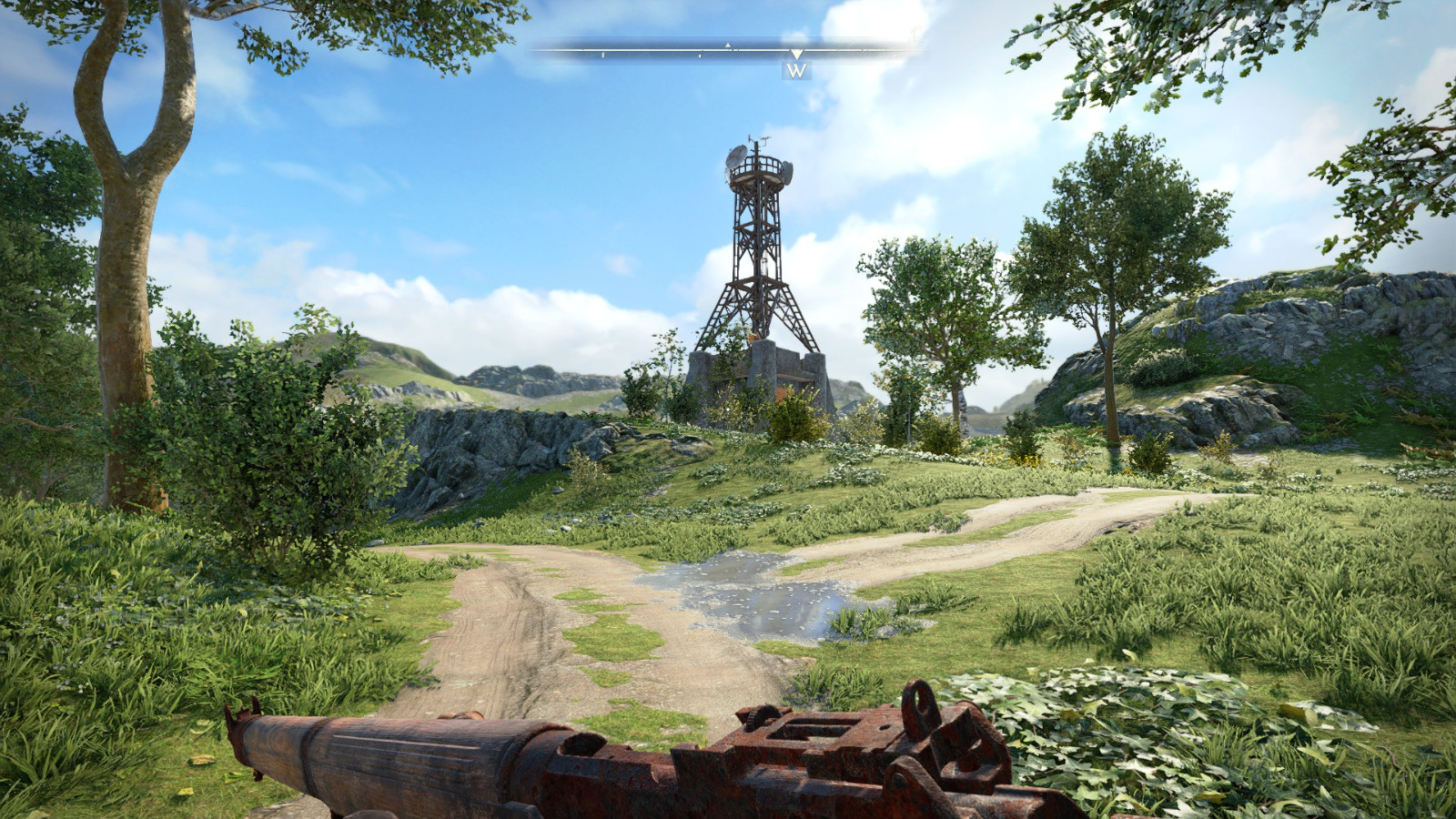Select the small triangle waypoint on the compass bar
Viewport: 1456px width, 819px height.
click(x=728, y=45)
